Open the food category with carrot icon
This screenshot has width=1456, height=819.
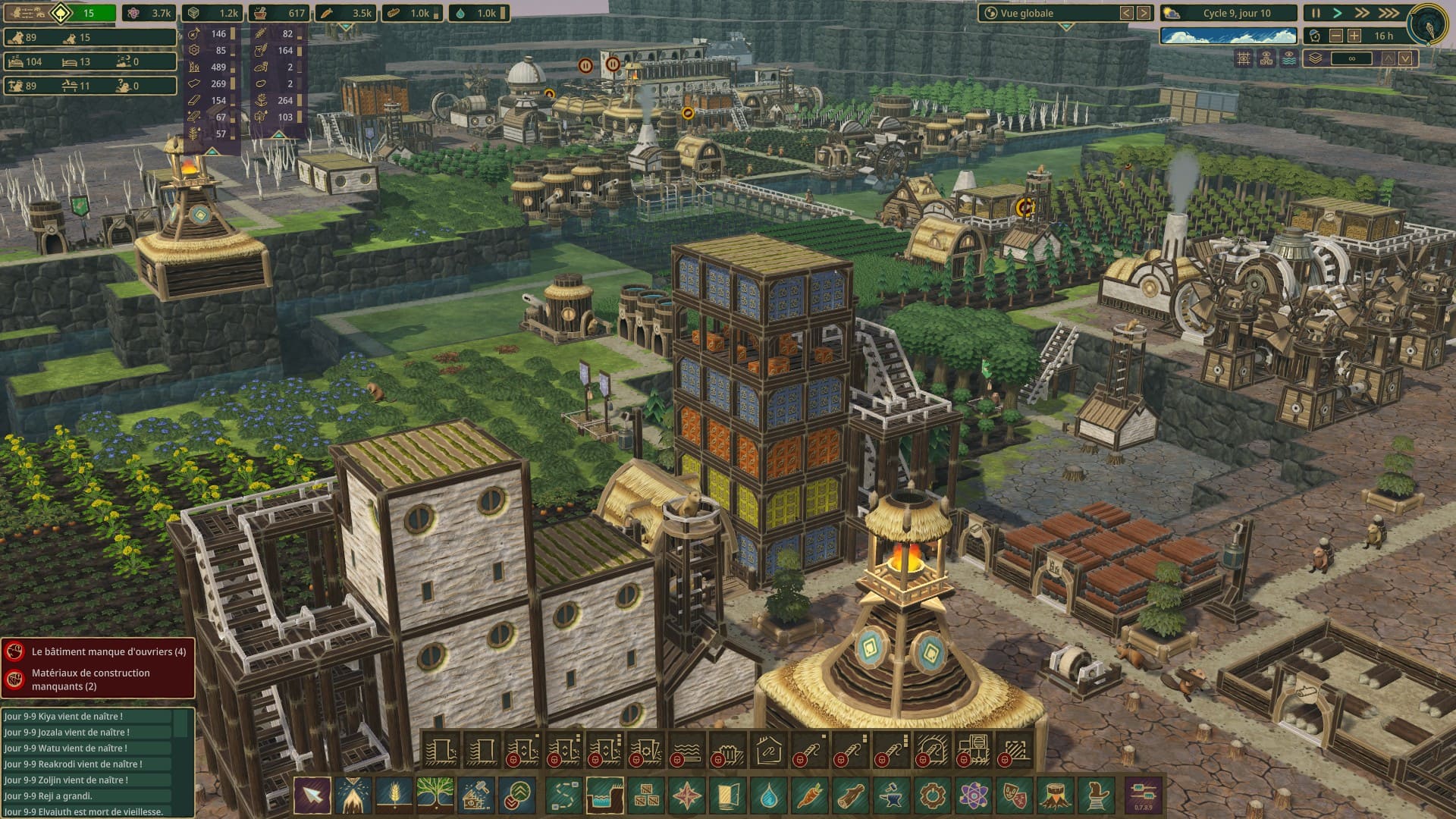pos(808,796)
